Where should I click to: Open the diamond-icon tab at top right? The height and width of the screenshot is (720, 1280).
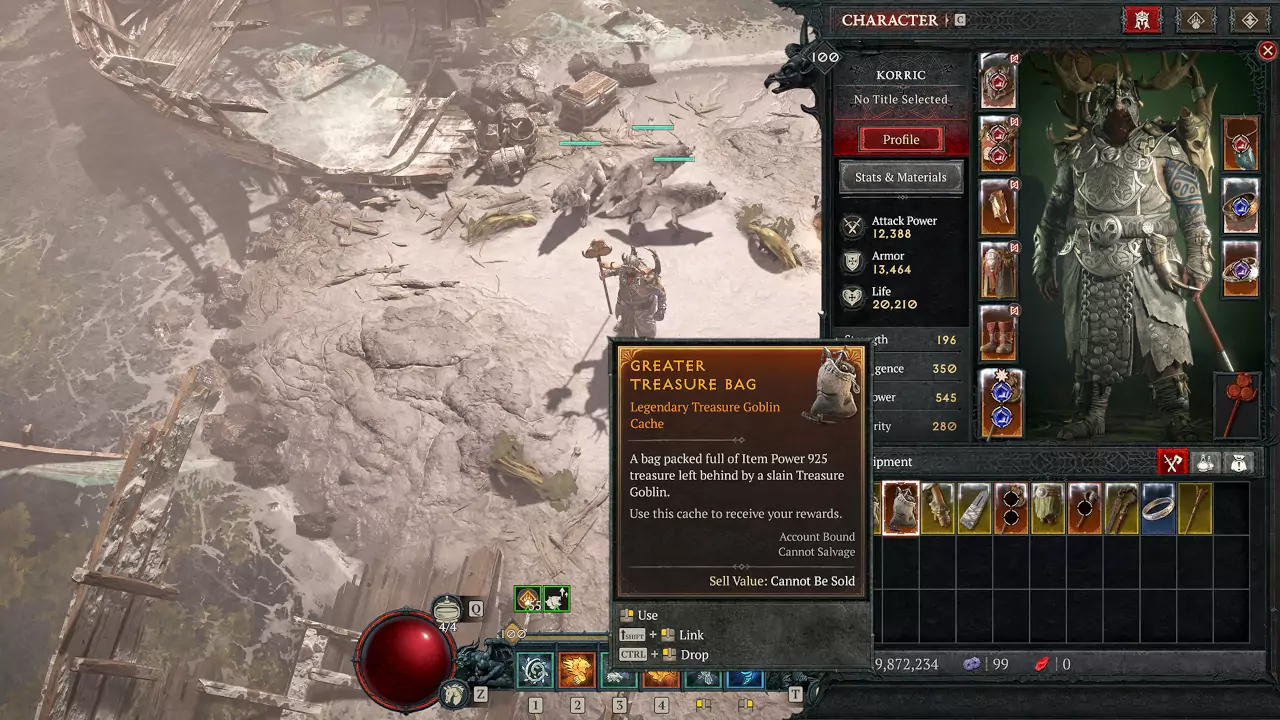[1249, 20]
